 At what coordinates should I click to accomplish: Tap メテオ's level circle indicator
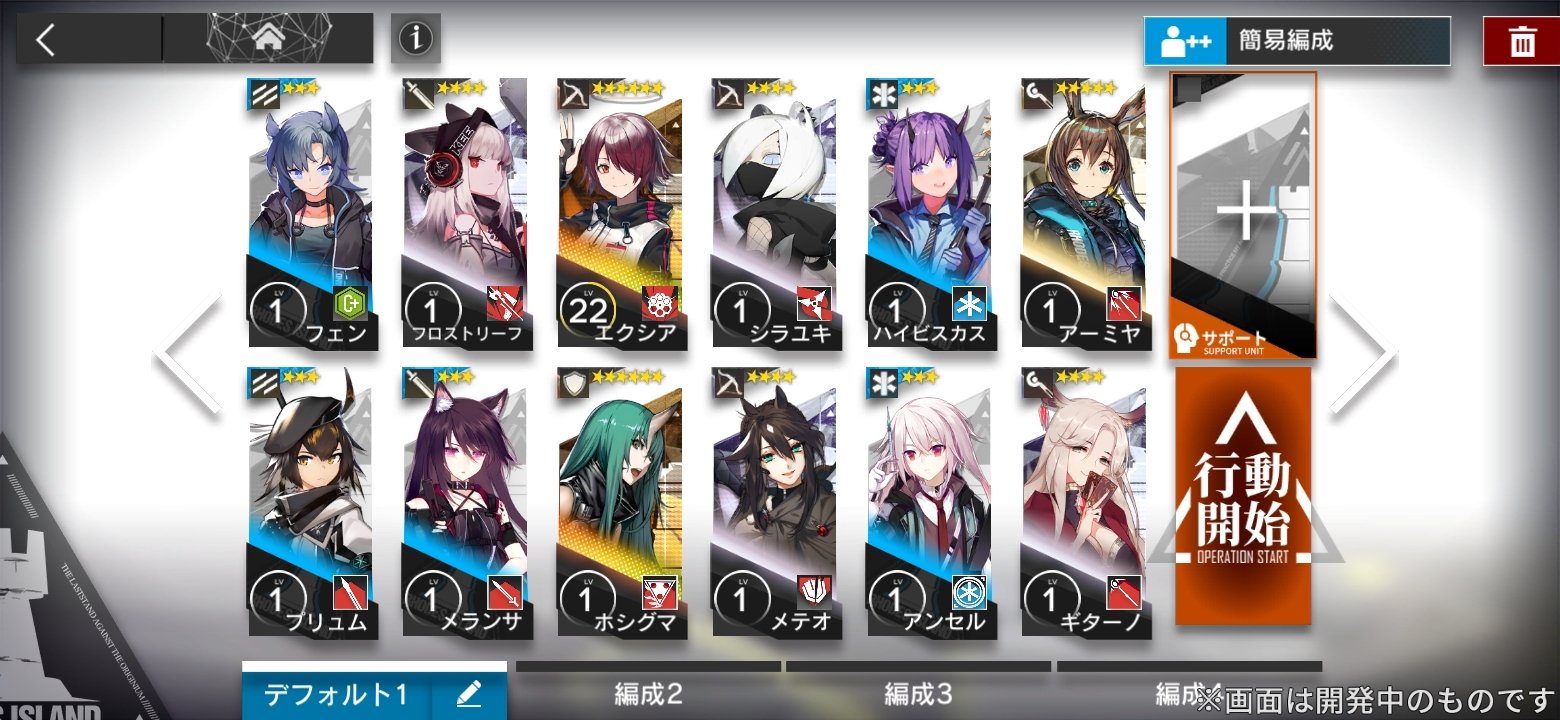(x=742, y=597)
